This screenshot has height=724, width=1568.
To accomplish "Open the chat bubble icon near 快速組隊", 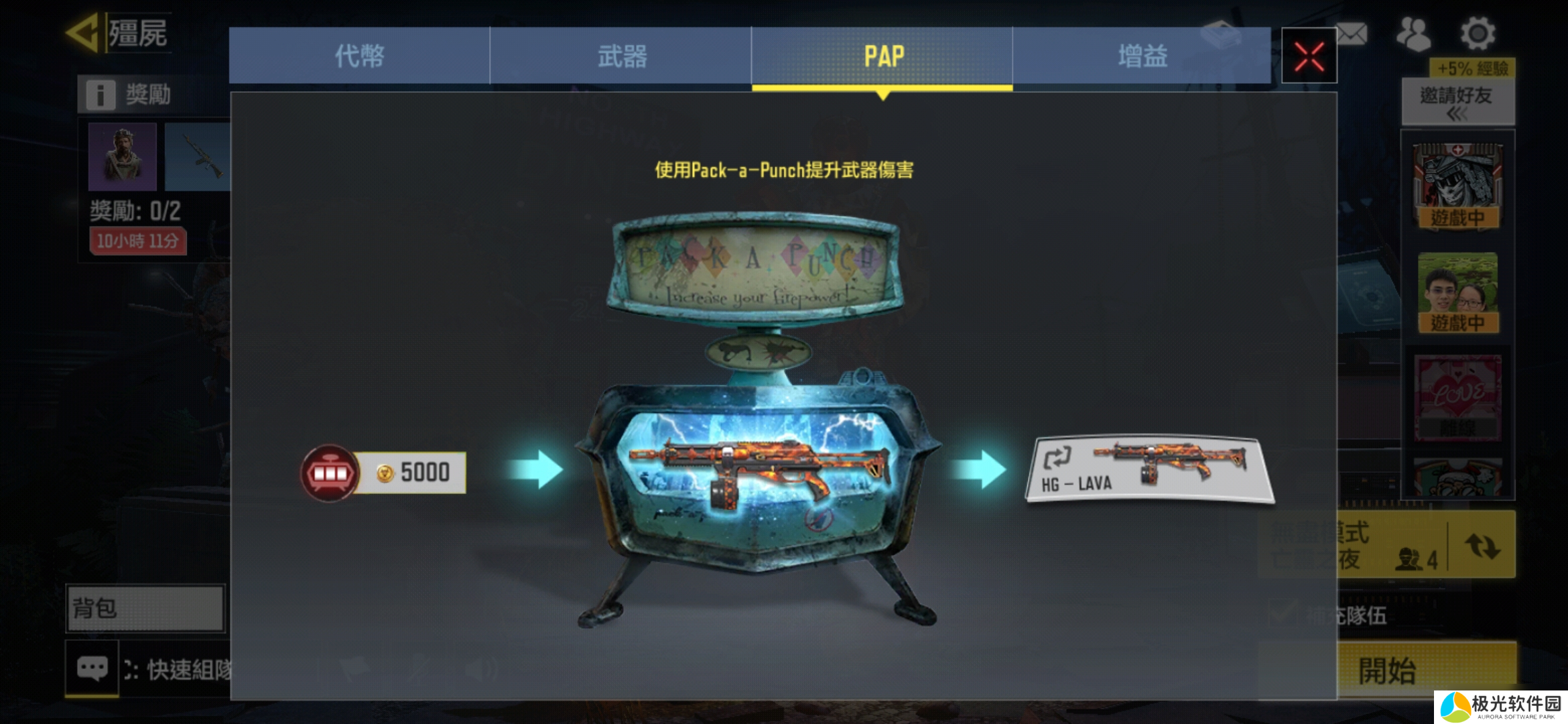I will (x=91, y=667).
